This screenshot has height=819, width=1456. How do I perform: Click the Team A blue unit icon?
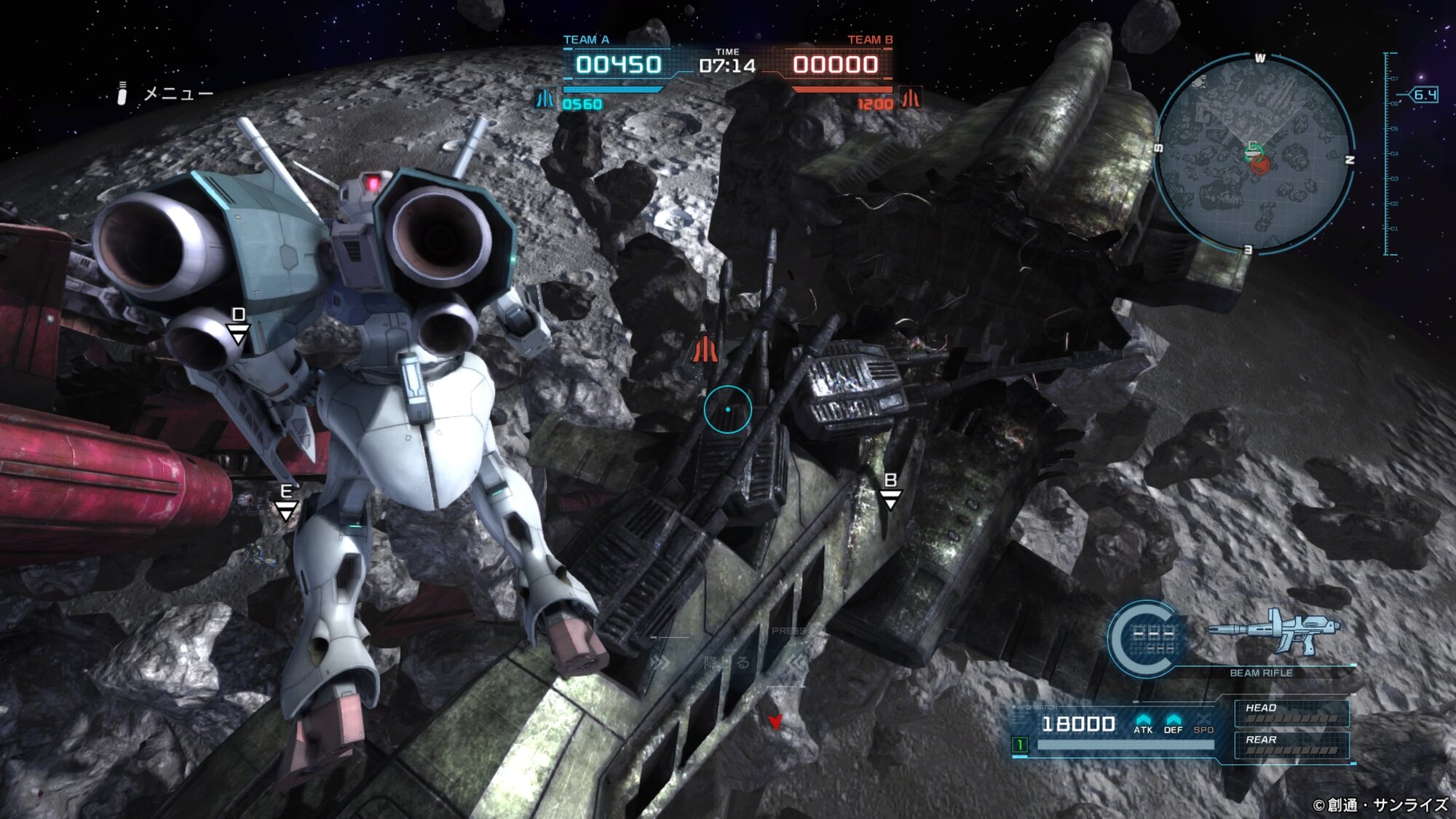click(545, 98)
